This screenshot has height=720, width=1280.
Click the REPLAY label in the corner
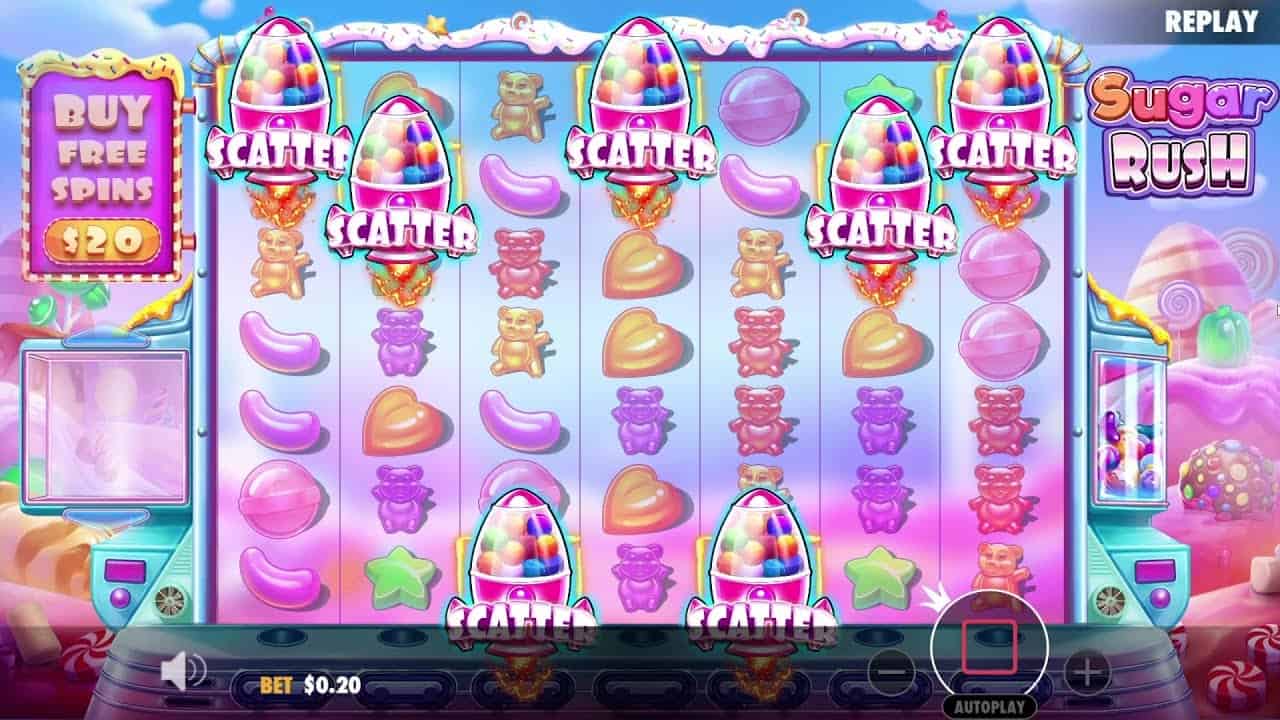[x=1211, y=18]
